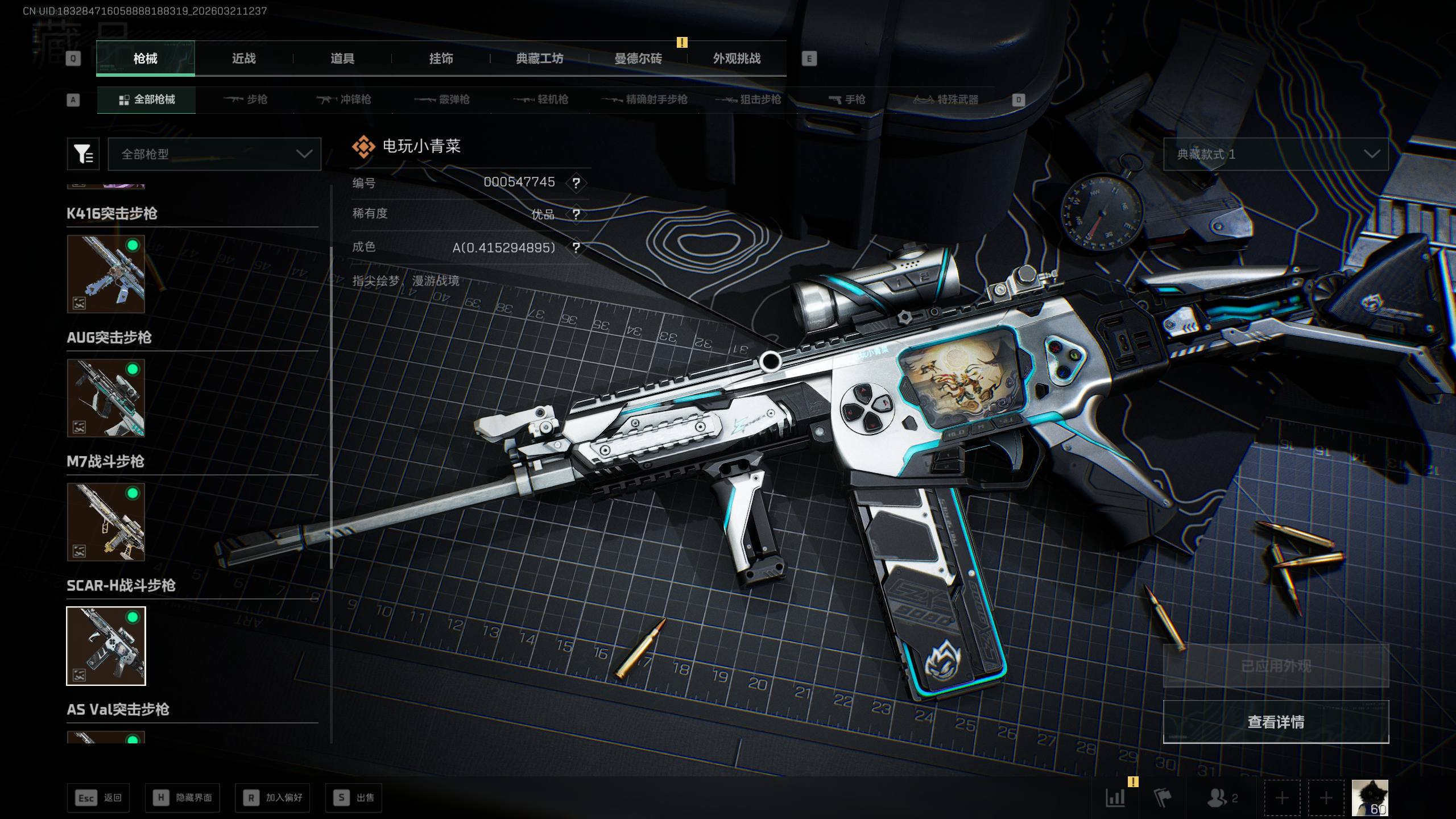Click the funnel filter button

coord(83,154)
